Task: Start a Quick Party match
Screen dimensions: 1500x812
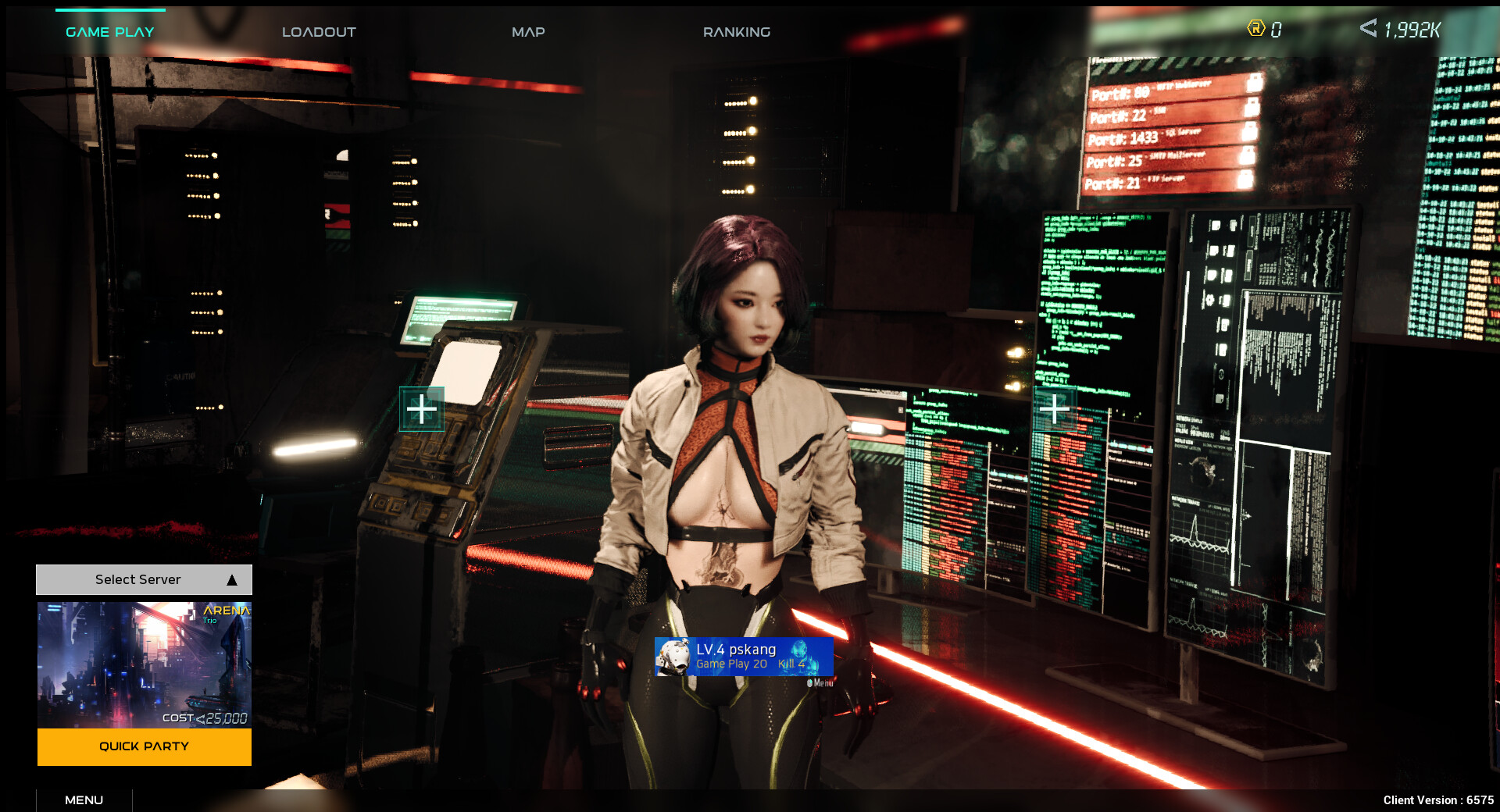Action: (x=144, y=746)
